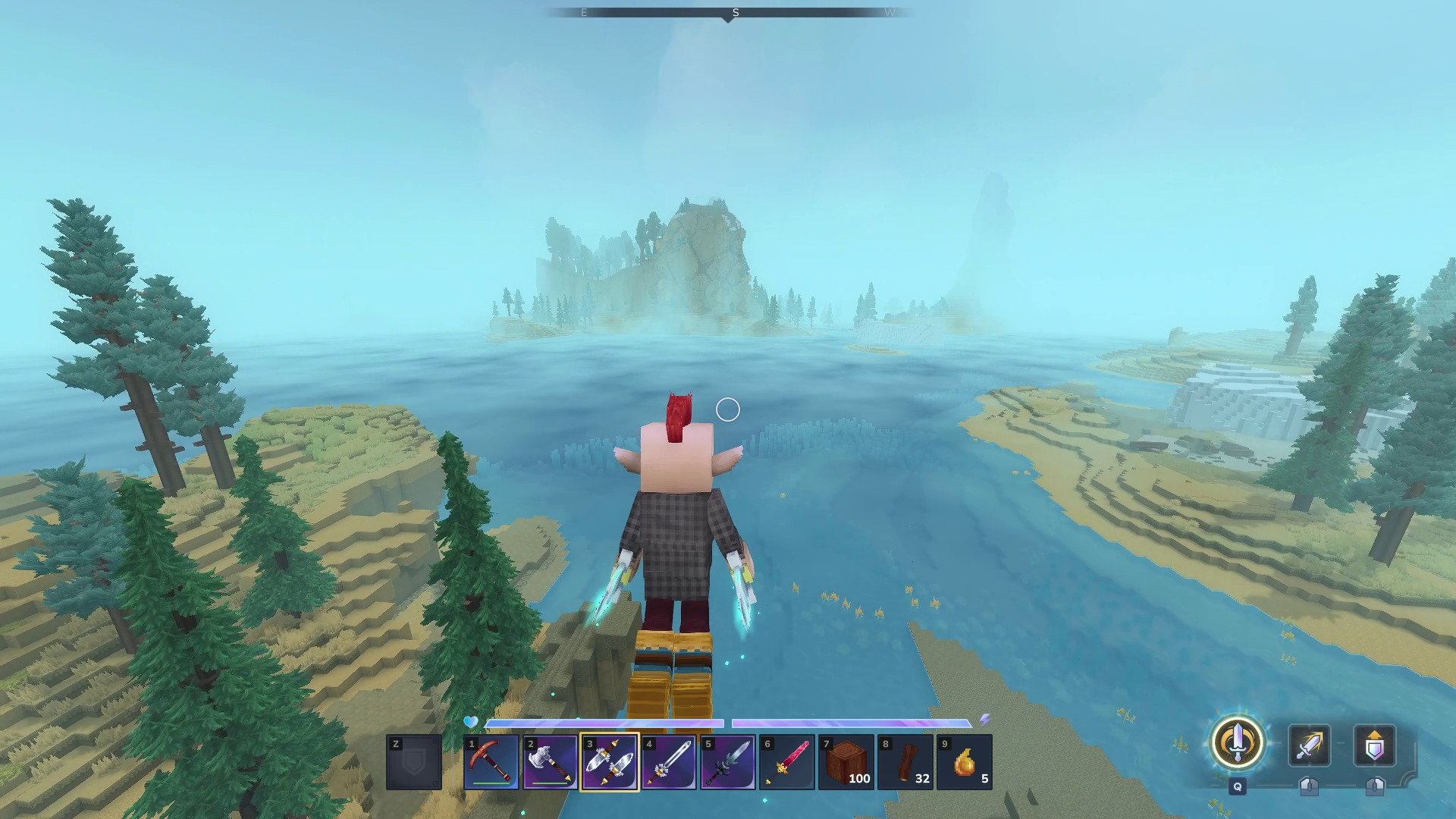1456x819 pixels.
Task: Click the shield guard ability icon
Action: pos(1375,745)
